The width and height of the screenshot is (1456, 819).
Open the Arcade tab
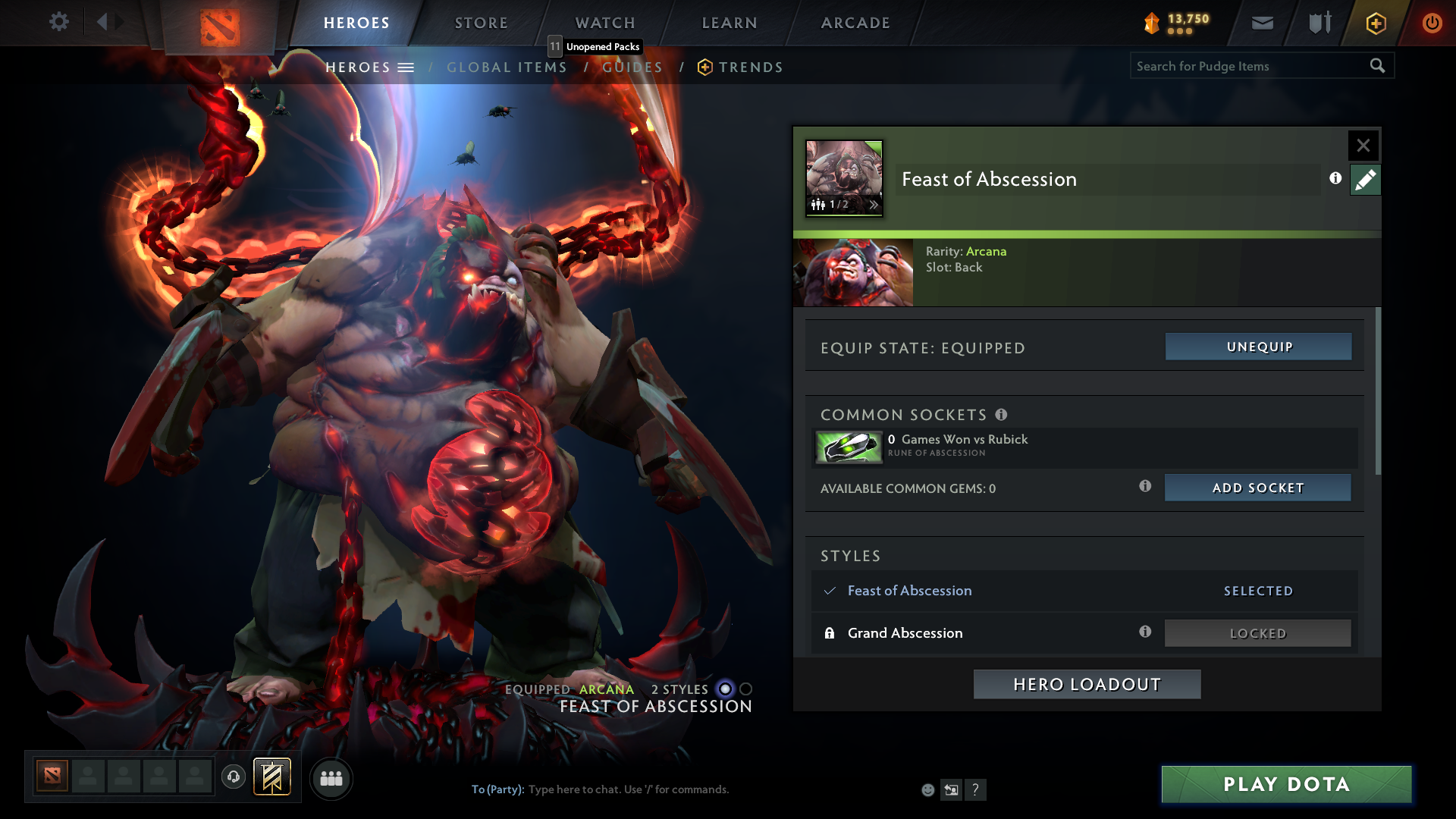point(855,23)
